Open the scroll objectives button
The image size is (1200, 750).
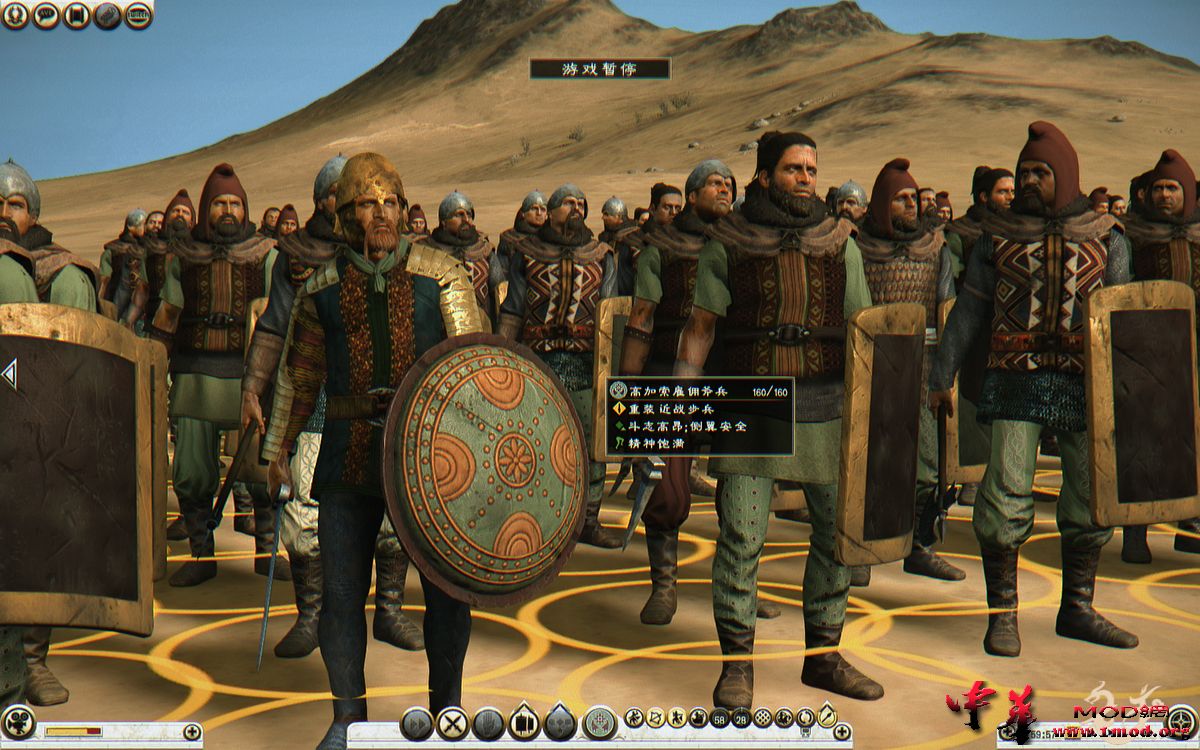(77, 15)
